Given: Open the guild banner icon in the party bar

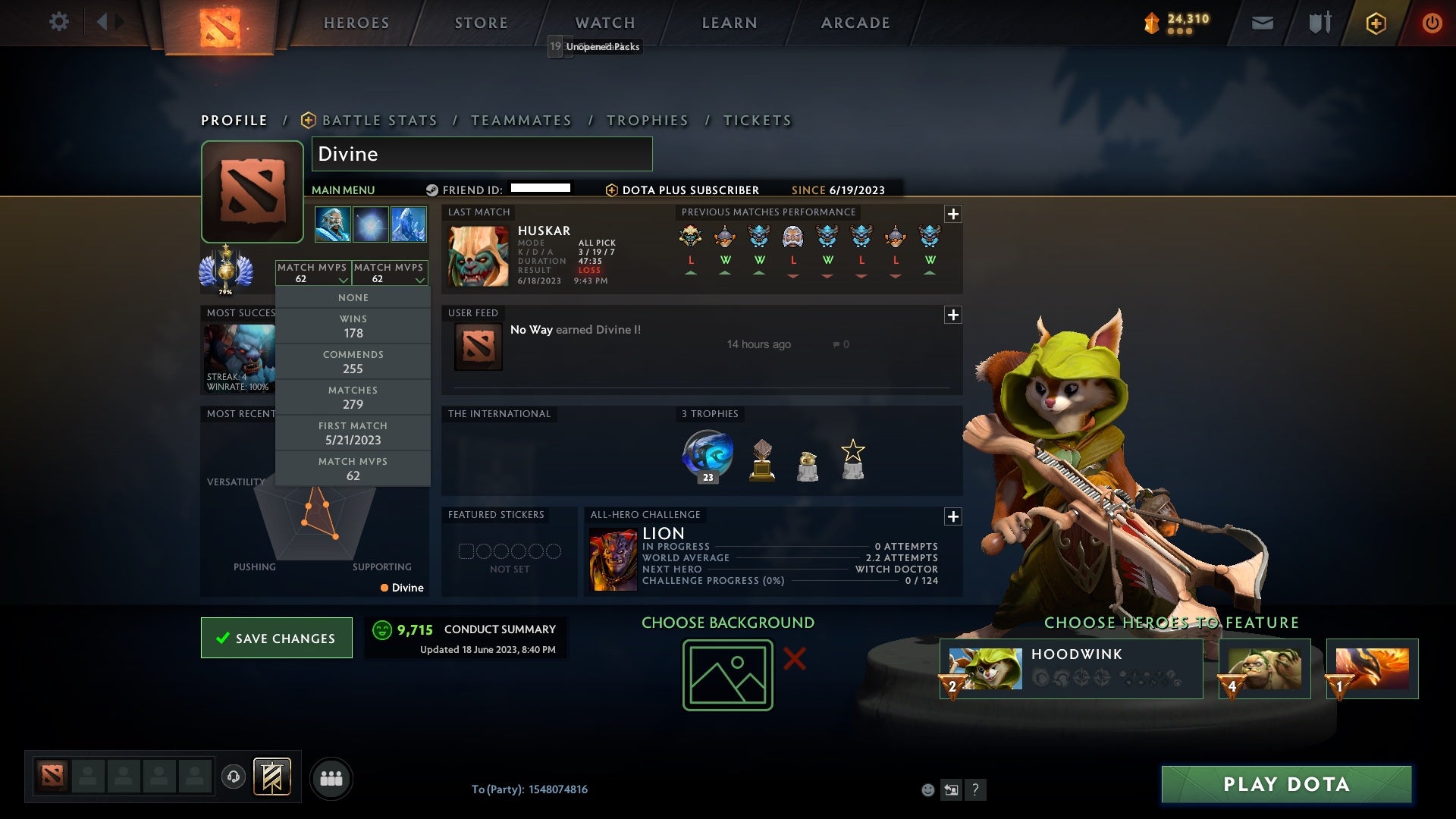Looking at the screenshot, I should coord(273,777).
